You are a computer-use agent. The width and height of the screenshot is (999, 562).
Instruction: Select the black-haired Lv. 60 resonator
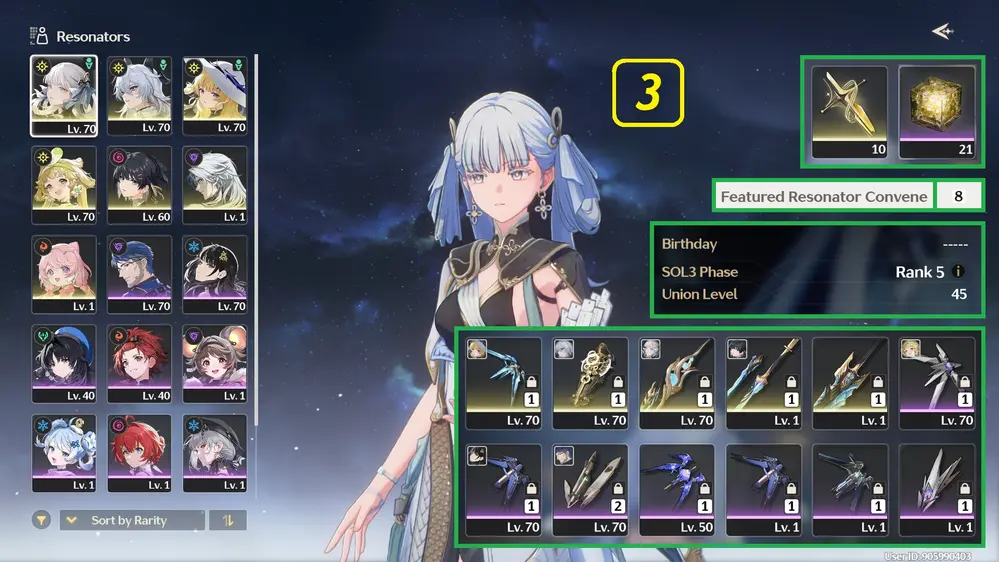(x=140, y=185)
